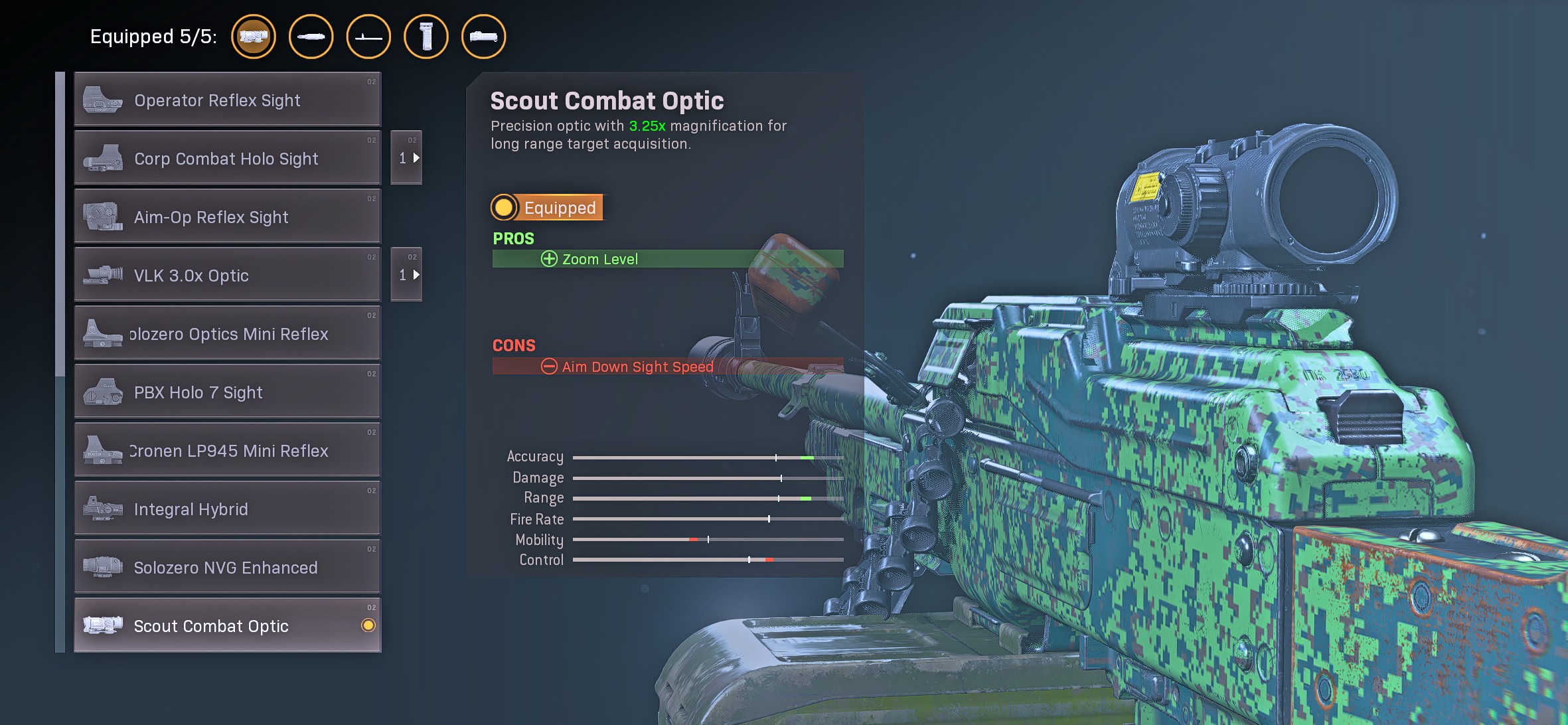
Task: Select VLK 3.0x Optic from list
Action: pos(227,276)
